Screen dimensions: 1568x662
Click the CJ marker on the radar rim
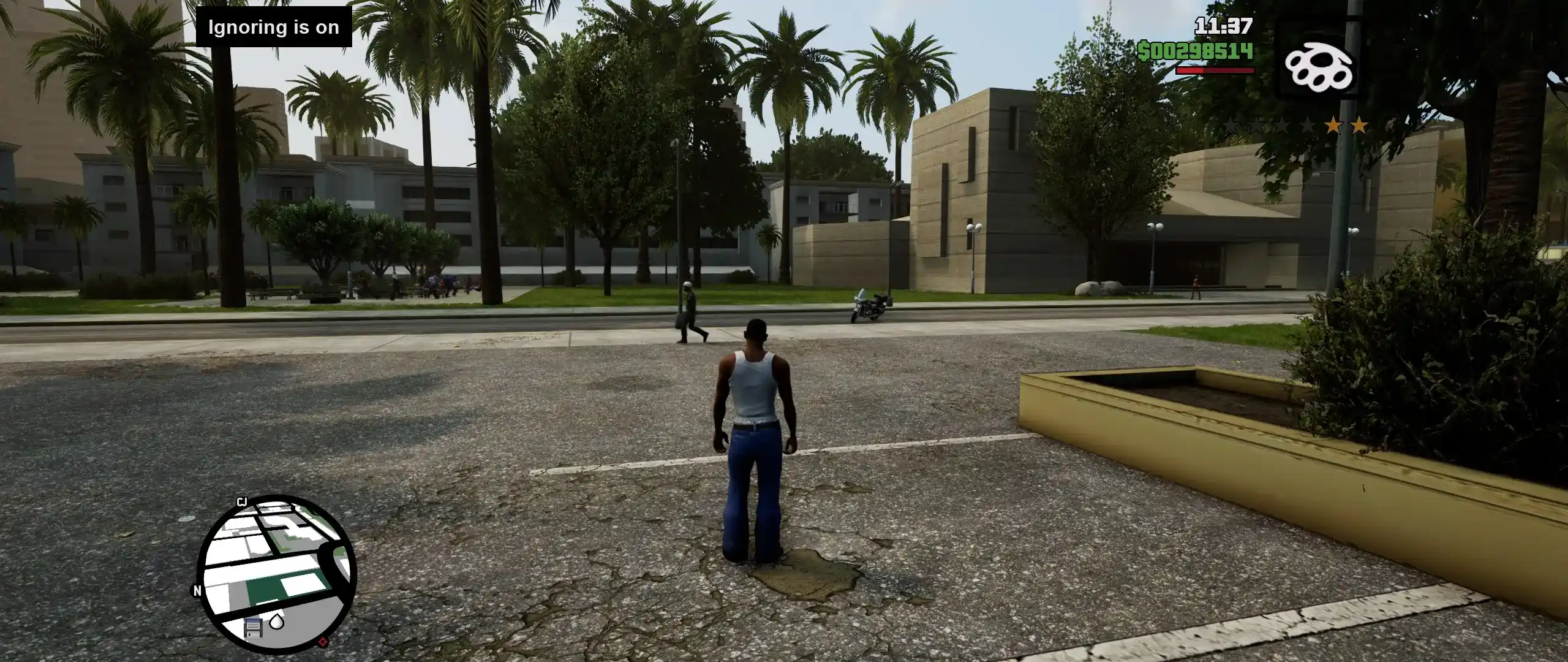[242, 502]
